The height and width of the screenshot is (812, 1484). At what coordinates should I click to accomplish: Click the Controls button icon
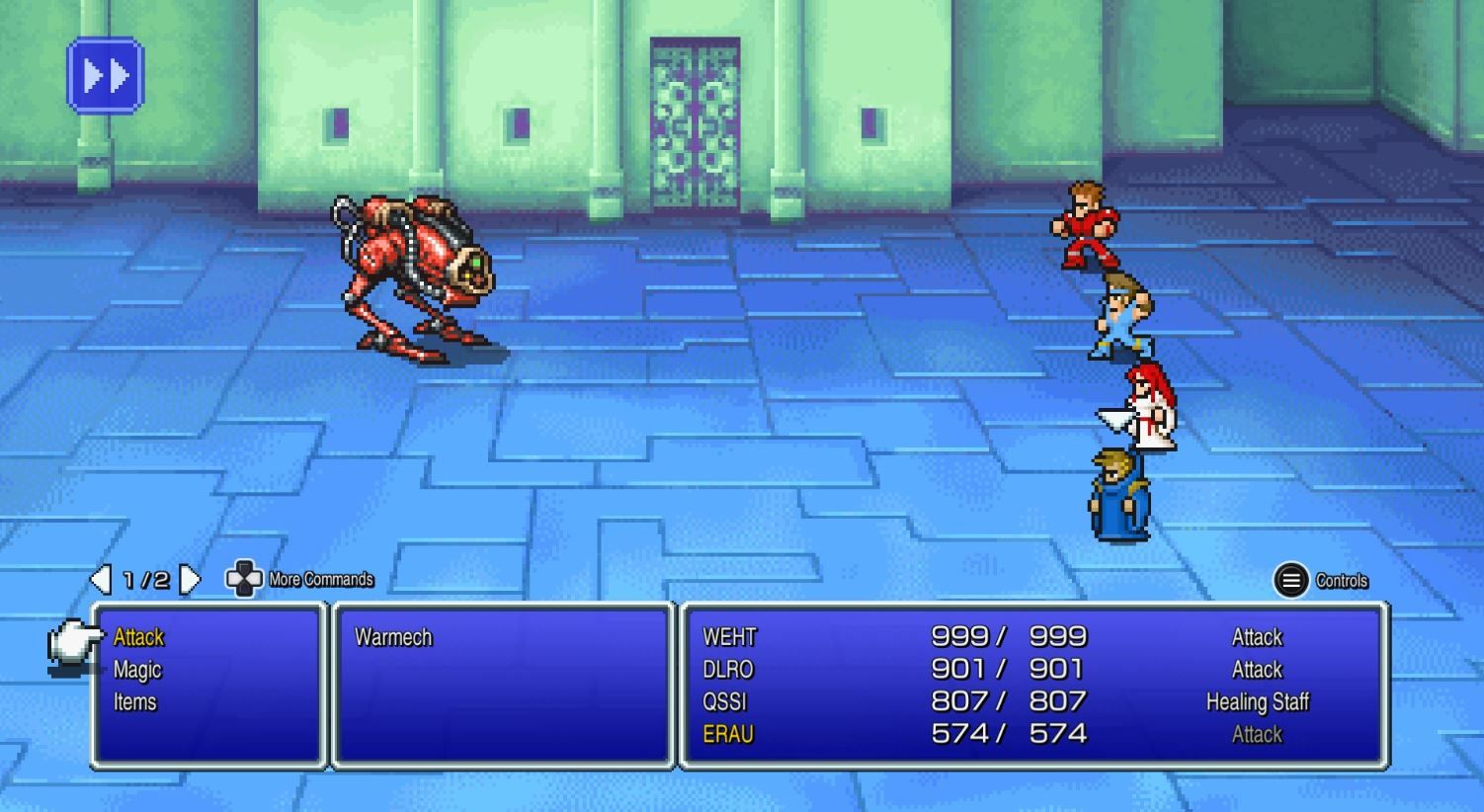click(1291, 581)
